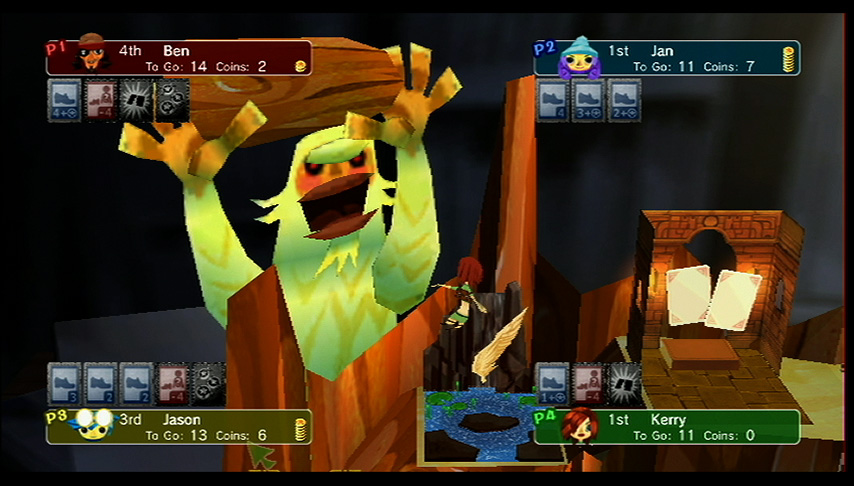Pick Jason's dark coins card
Screen dimensions: 854x486
point(208,384)
